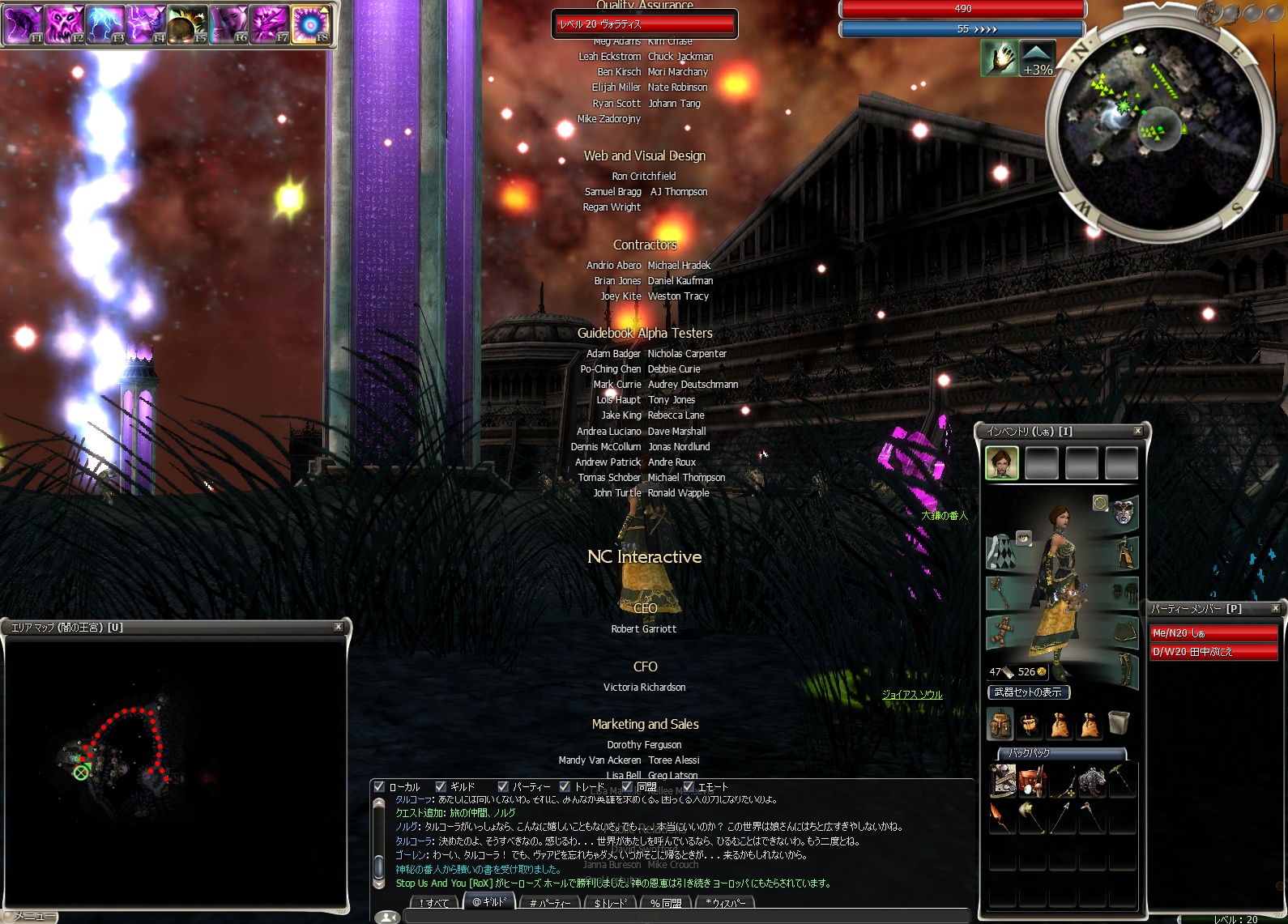Click the trash bin icon in inventory
This screenshot has width=1288, height=924.
[1119, 722]
